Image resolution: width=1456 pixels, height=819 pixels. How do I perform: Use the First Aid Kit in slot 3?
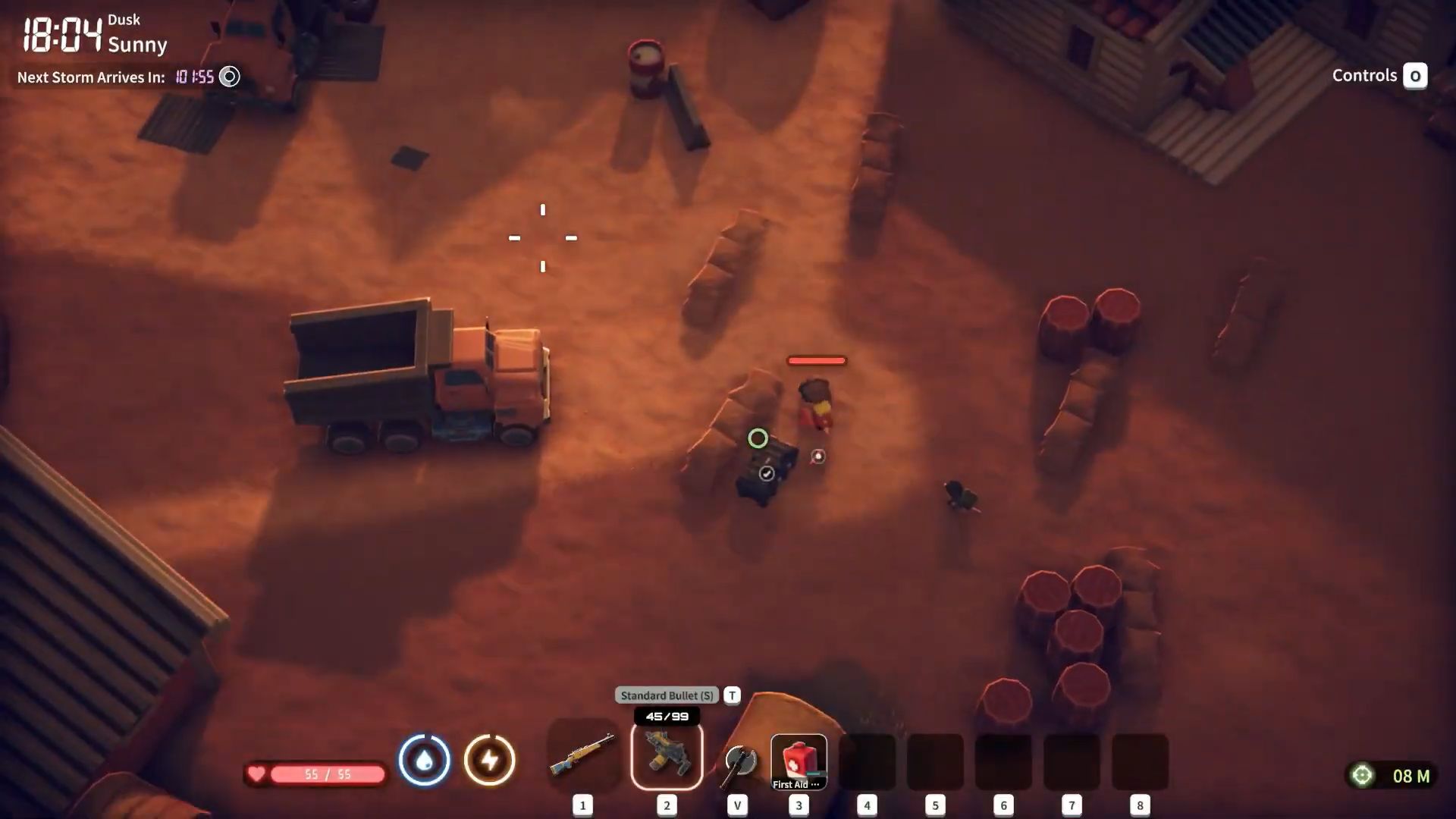[799, 761]
